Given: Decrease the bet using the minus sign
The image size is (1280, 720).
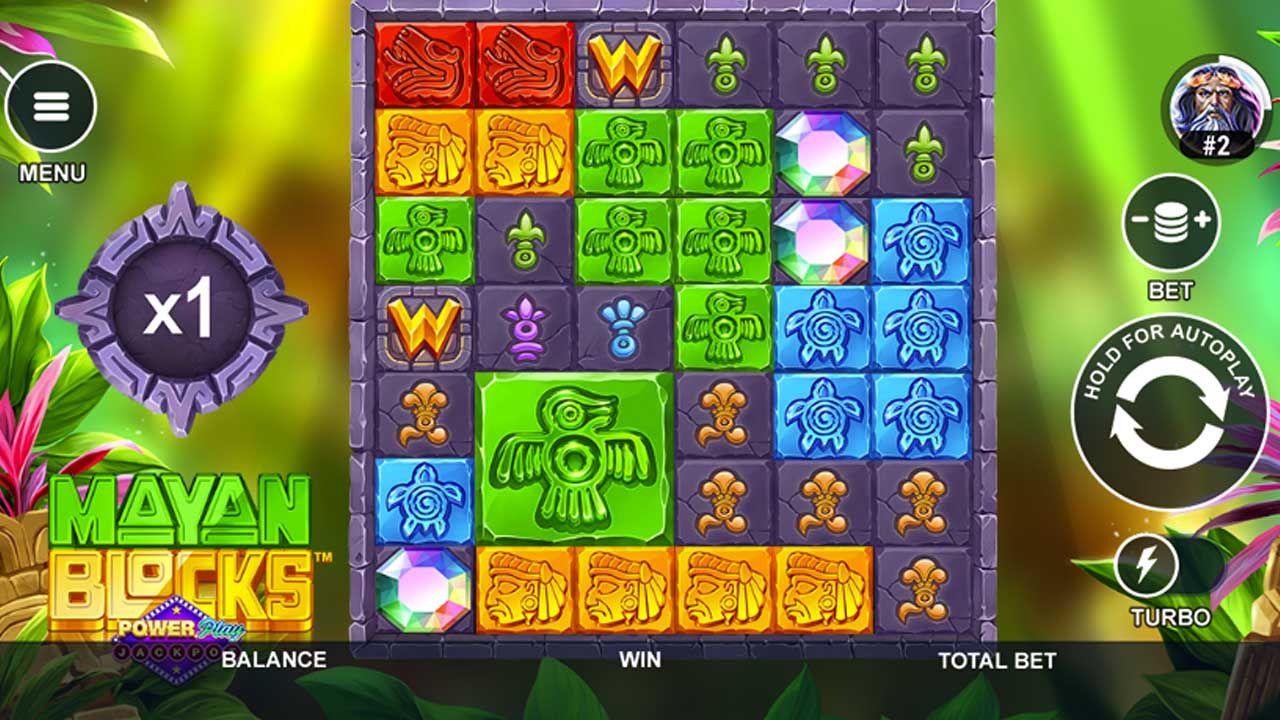Looking at the screenshot, I should tap(1139, 219).
